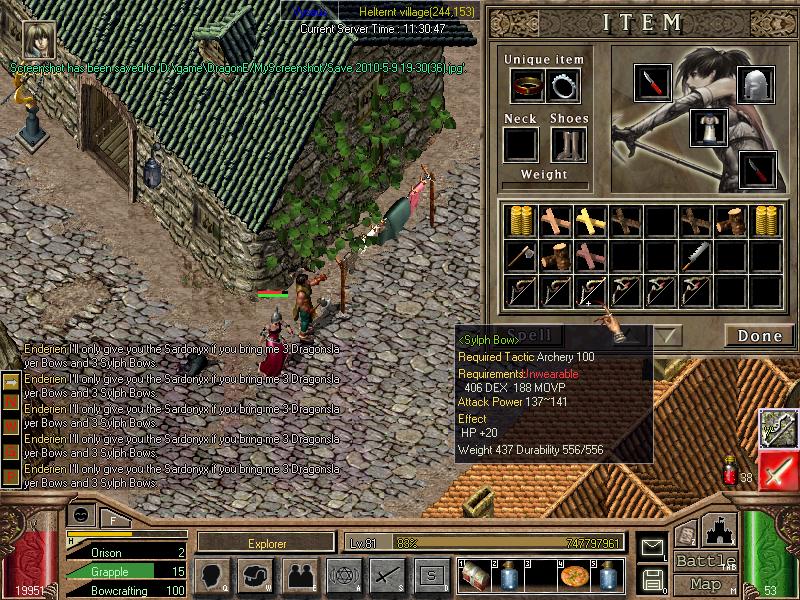
Task: Click the gold ring unique item
Action: pos(527,86)
